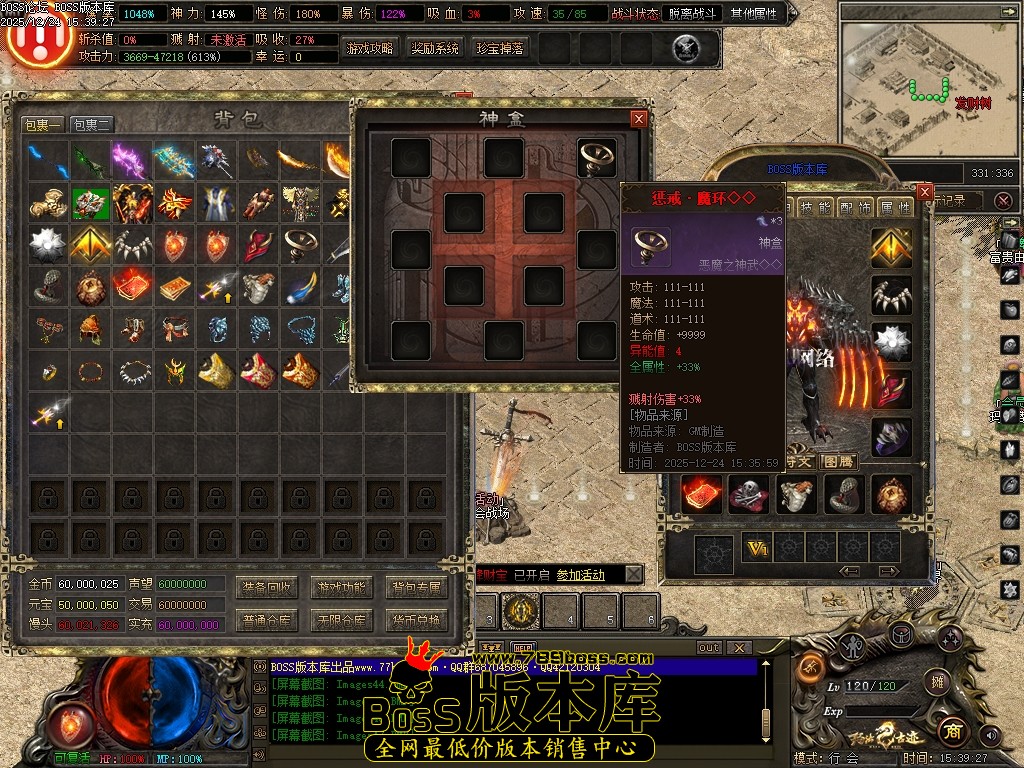The height and width of the screenshot is (768, 1024).
Task: Select the ring item in the 神盒 slot
Action: tap(597, 157)
